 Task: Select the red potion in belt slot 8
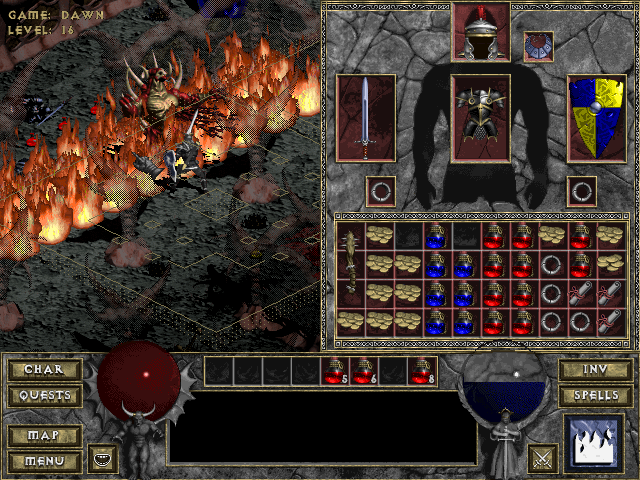point(422,371)
